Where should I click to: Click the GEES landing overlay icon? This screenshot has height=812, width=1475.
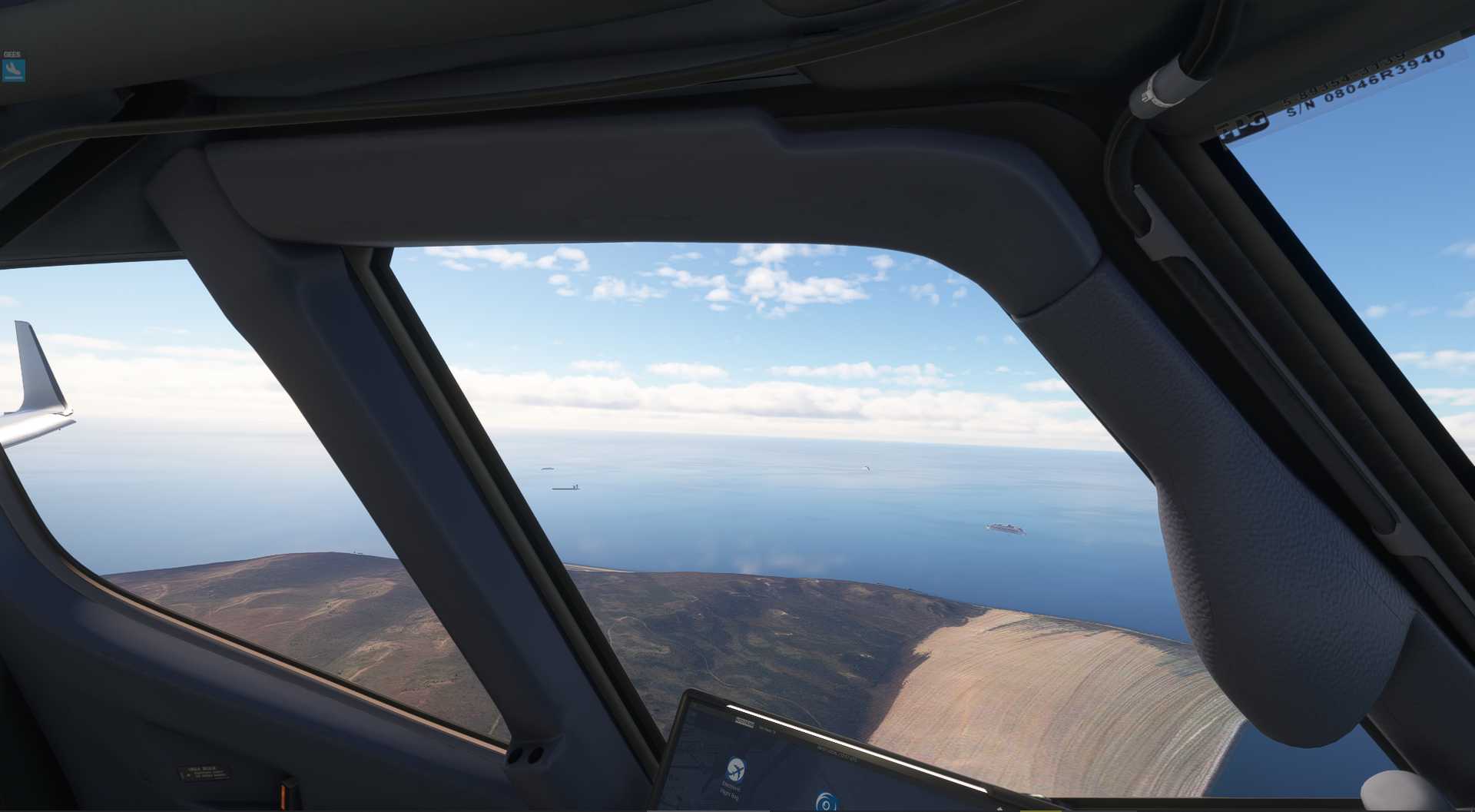[x=14, y=70]
